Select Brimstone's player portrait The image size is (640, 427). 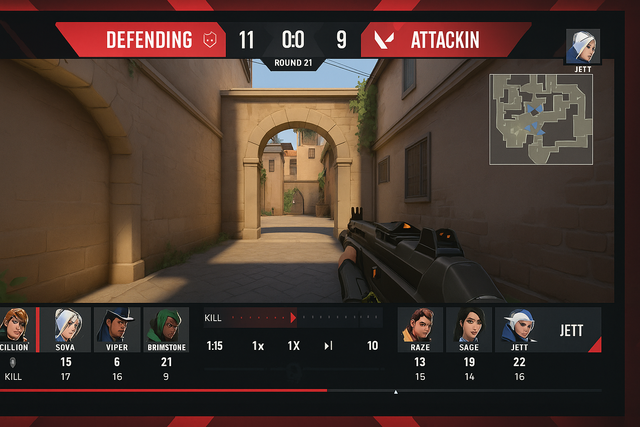(x=166, y=325)
